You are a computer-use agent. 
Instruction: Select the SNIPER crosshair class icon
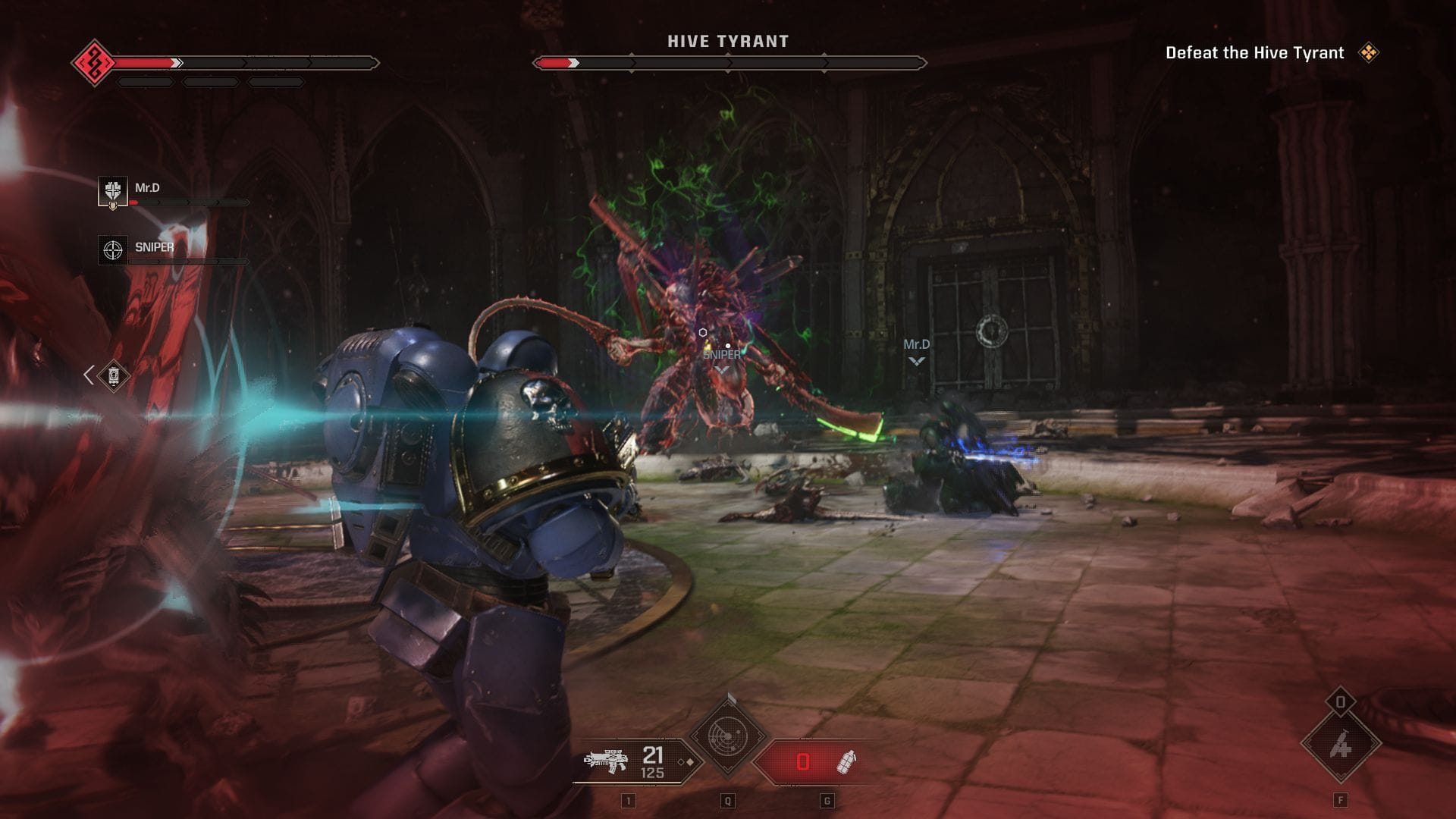pos(111,249)
